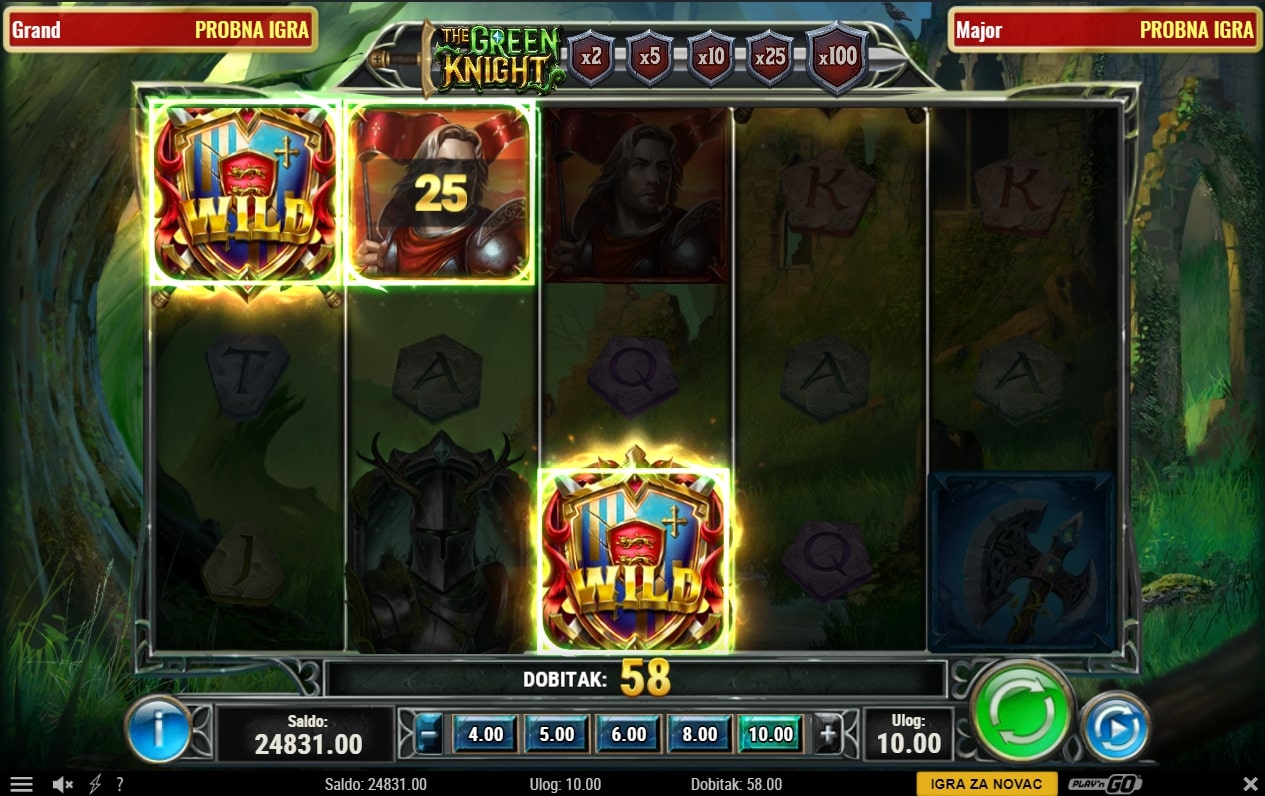Open help via the question mark
The width and height of the screenshot is (1265, 796).
point(120,785)
